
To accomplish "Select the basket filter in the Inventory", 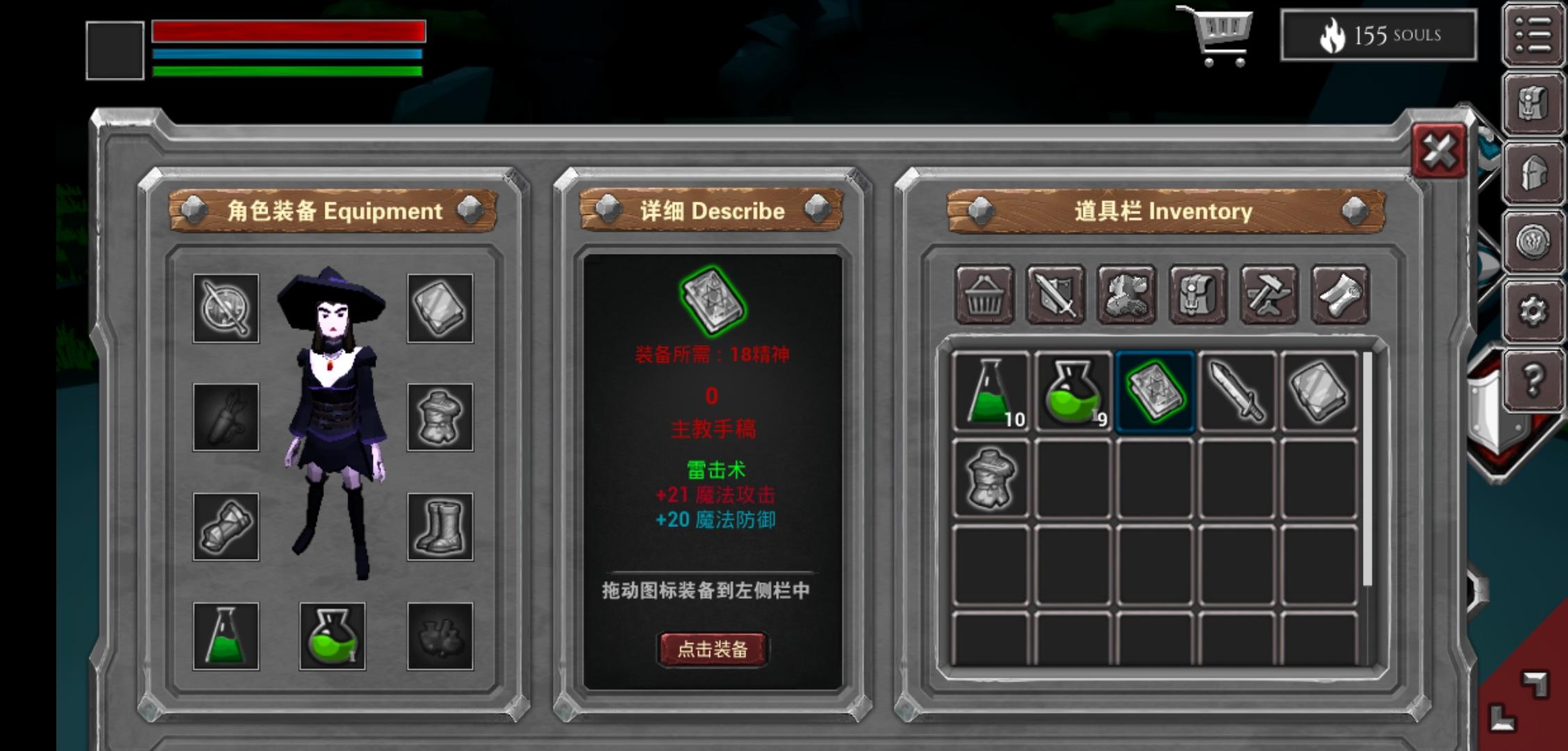I will (987, 298).
